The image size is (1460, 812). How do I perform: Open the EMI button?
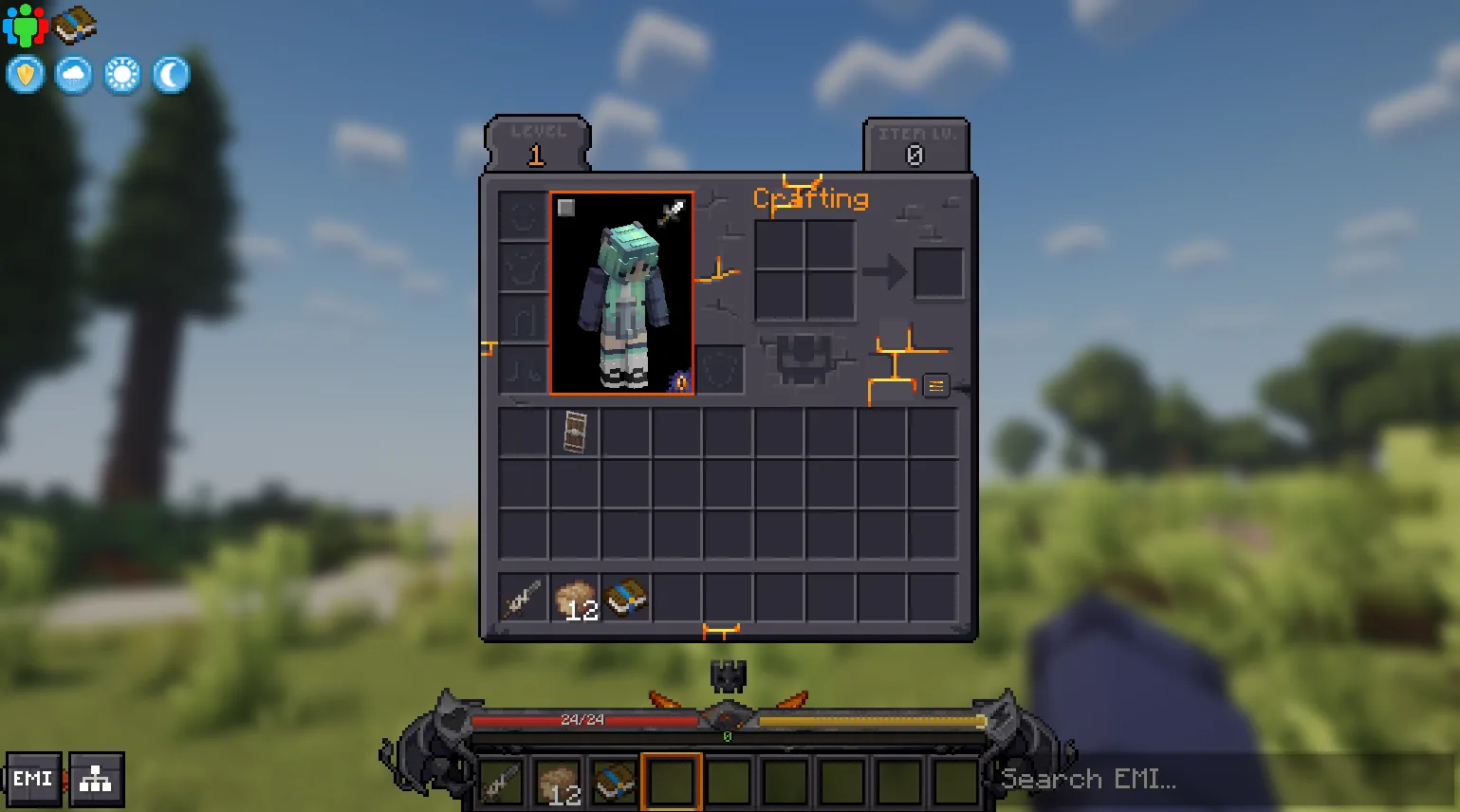[x=33, y=780]
